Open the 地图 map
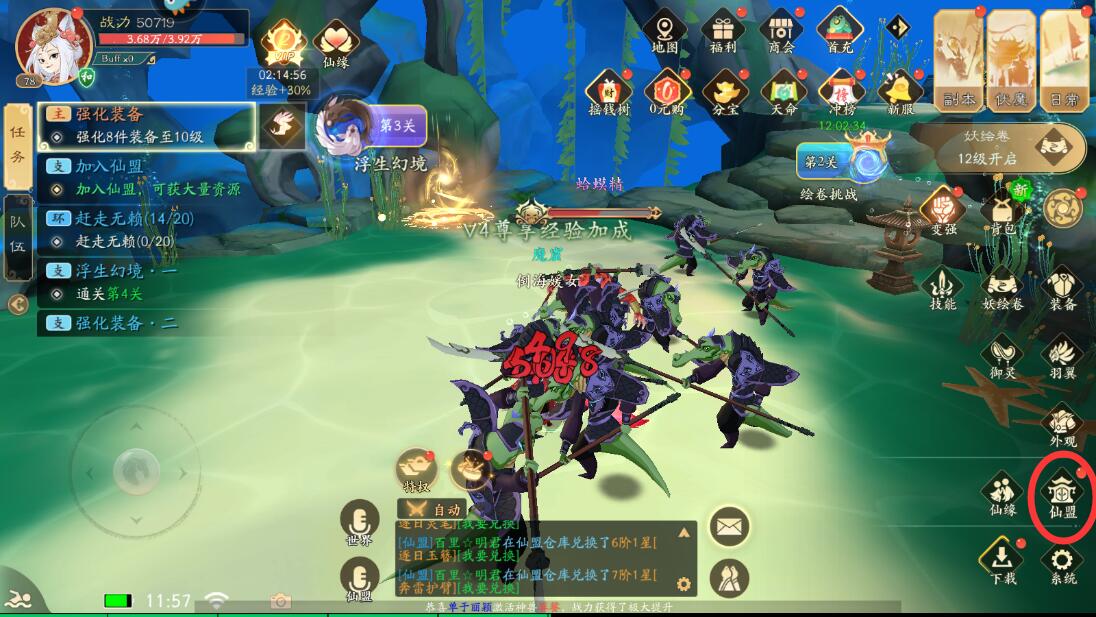Screen dimensions: 1096x617 (665, 31)
